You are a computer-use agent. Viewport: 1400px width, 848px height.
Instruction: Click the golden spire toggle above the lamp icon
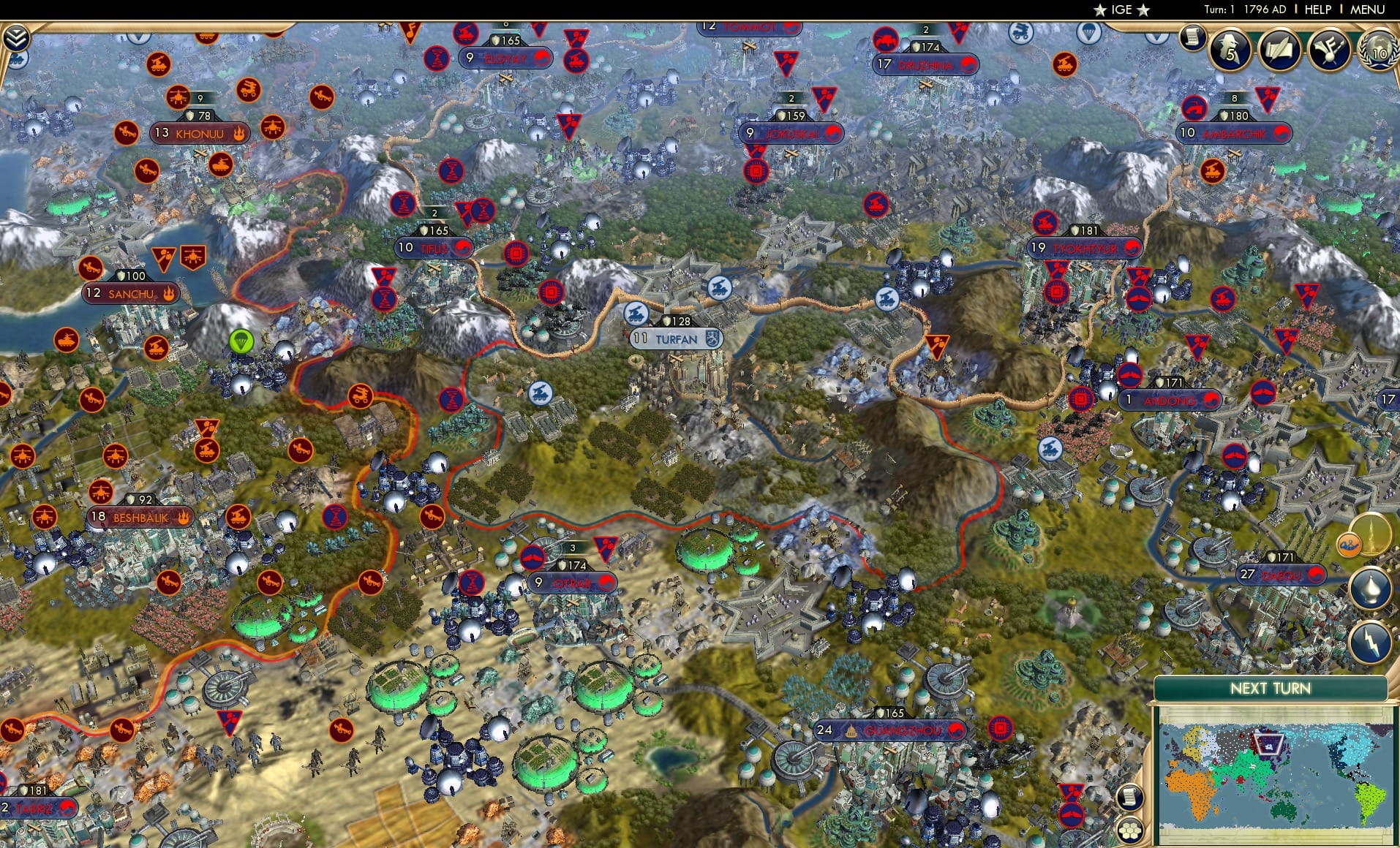(x=1371, y=534)
